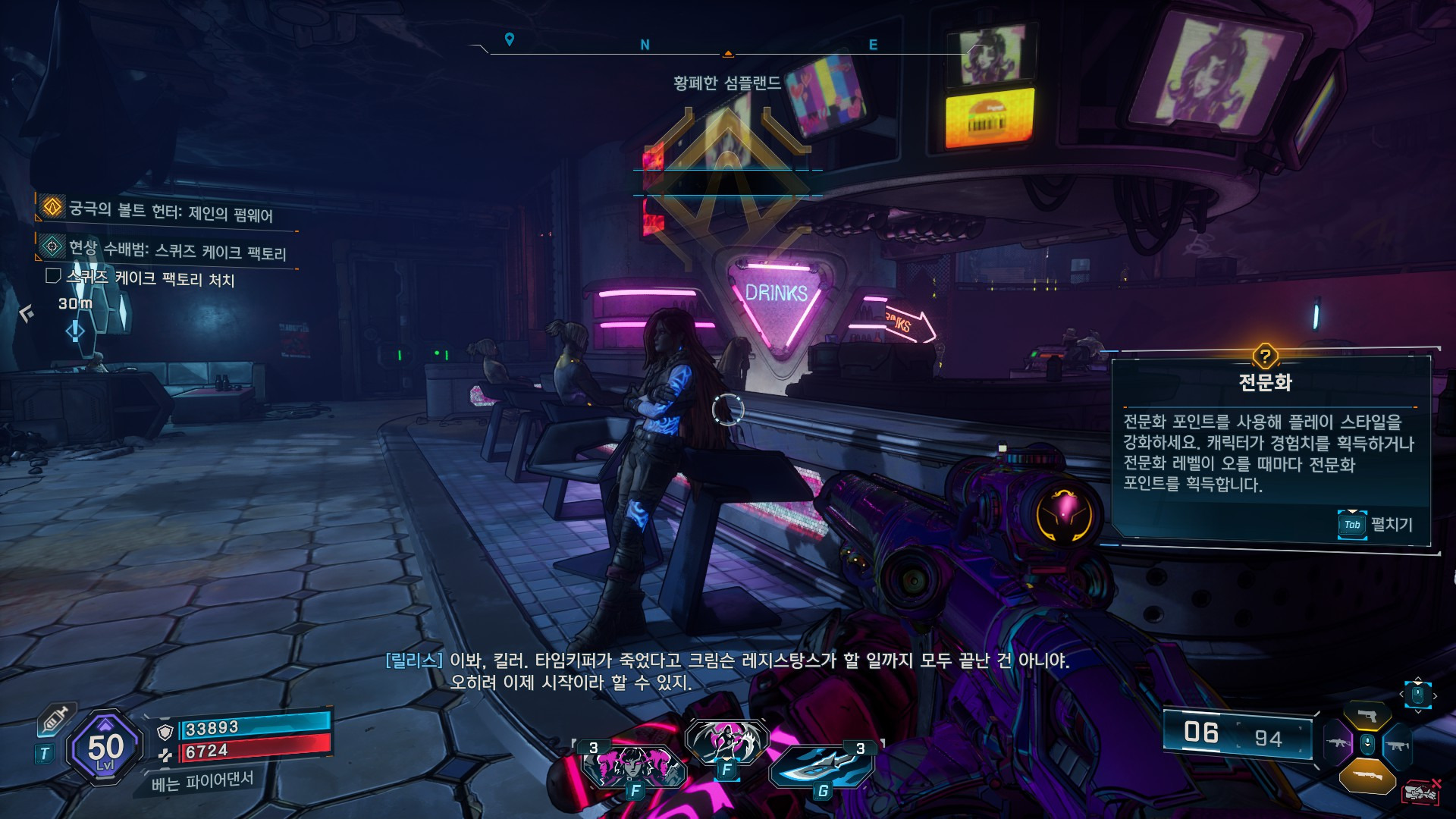Select the pistol weapon slot
The width and height of the screenshot is (1456, 819).
tap(1367, 716)
